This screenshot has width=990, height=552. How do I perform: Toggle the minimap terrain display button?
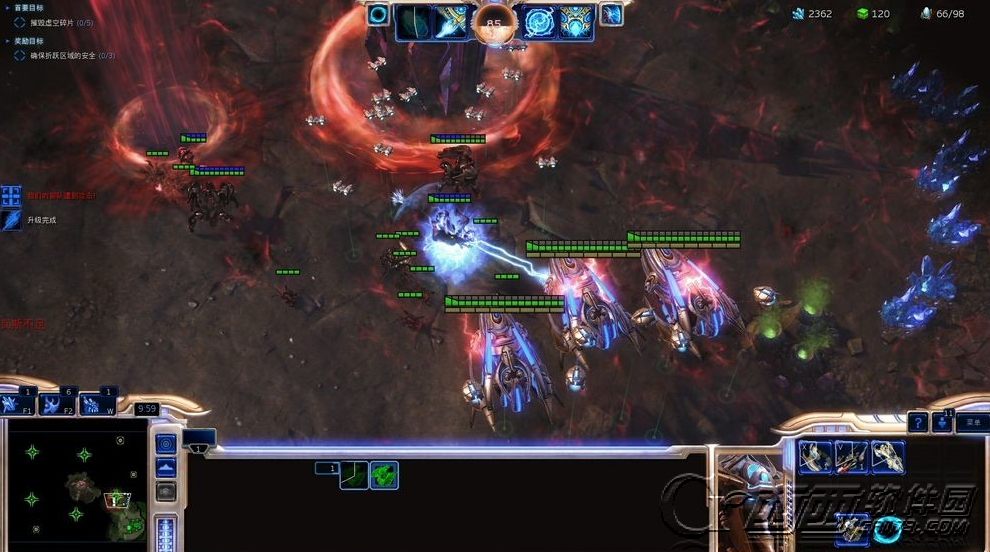167,467
